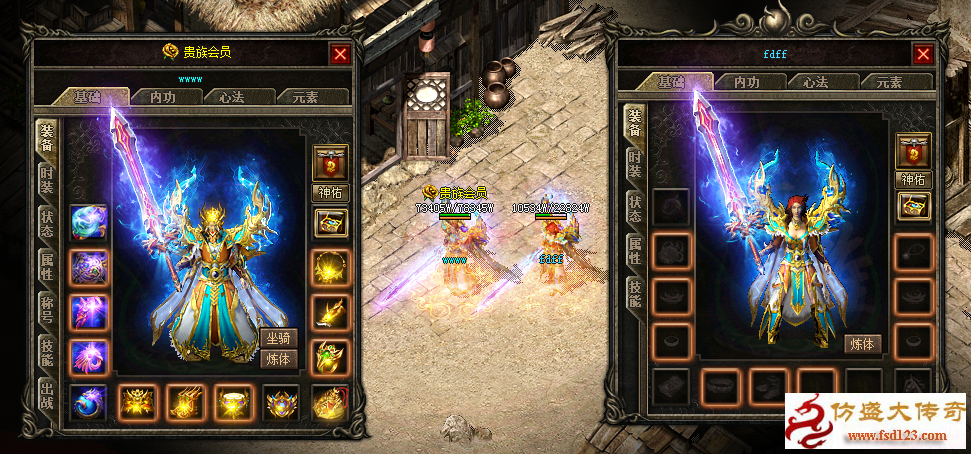Image resolution: width=971 pixels, height=454 pixels.
Task: Close the fdff character panel
Action: tap(923, 54)
